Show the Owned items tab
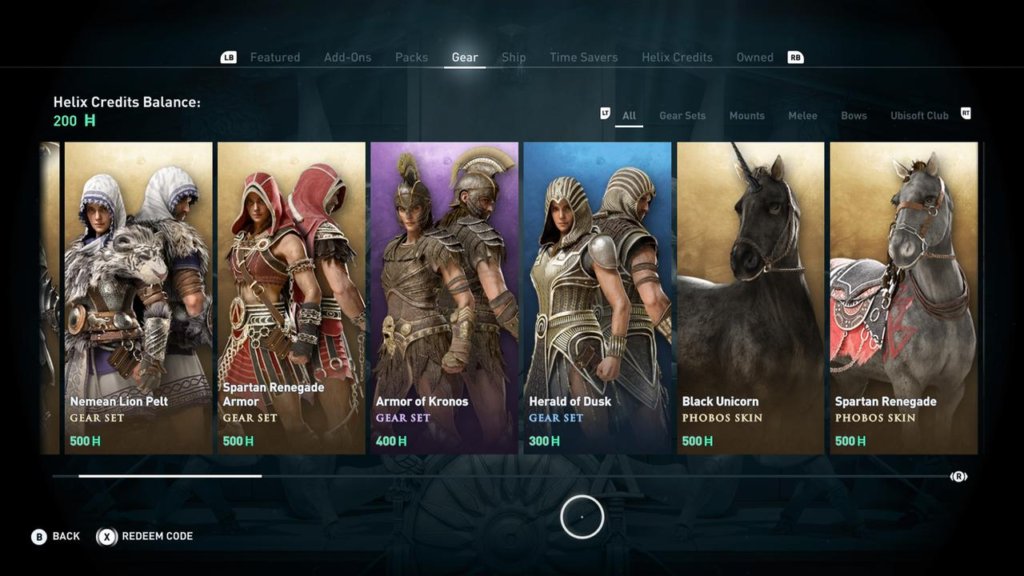 (x=754, y=57)
